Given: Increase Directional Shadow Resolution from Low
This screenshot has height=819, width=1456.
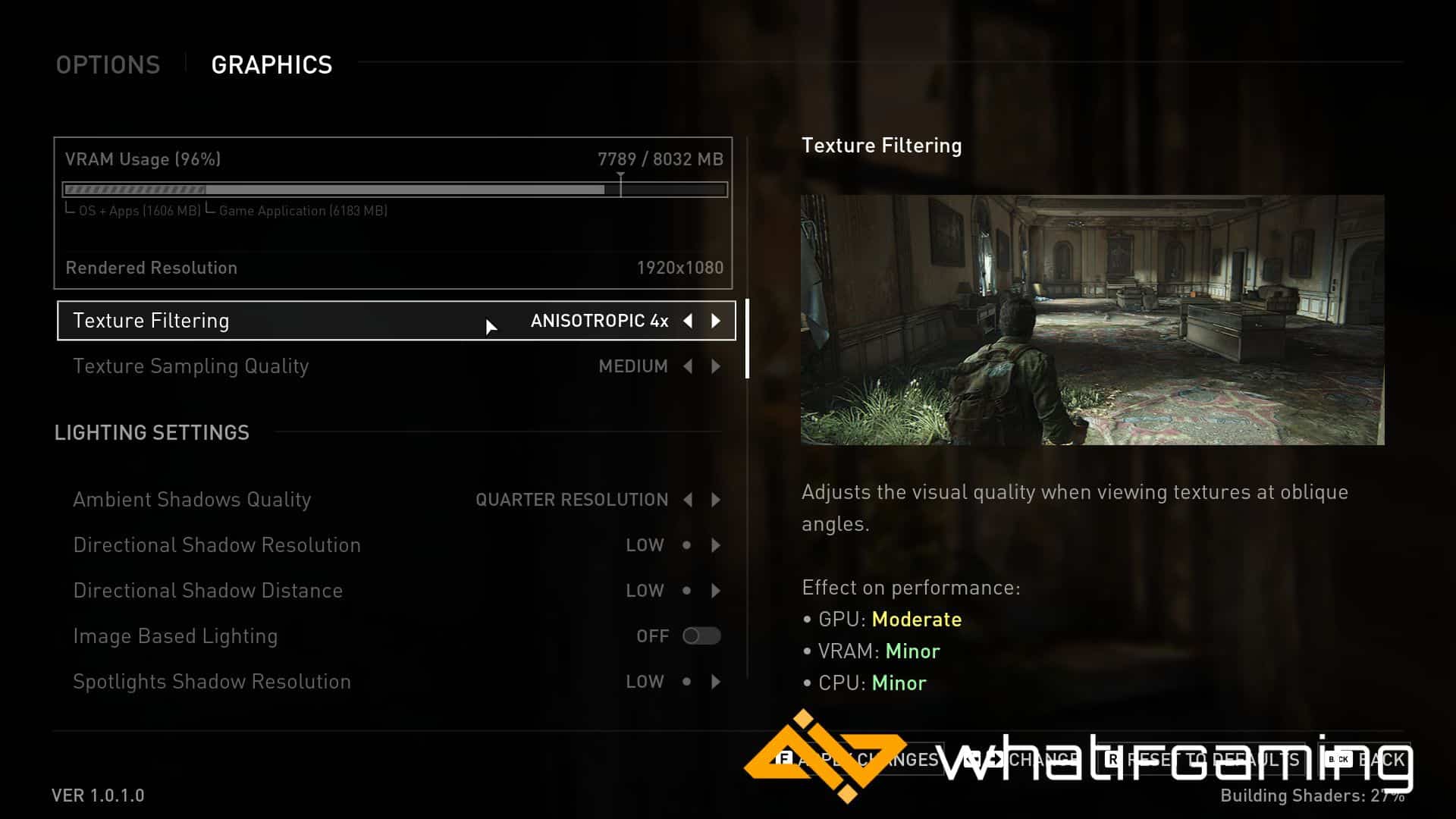Looking at the screenshot, I should pos(716,545).
